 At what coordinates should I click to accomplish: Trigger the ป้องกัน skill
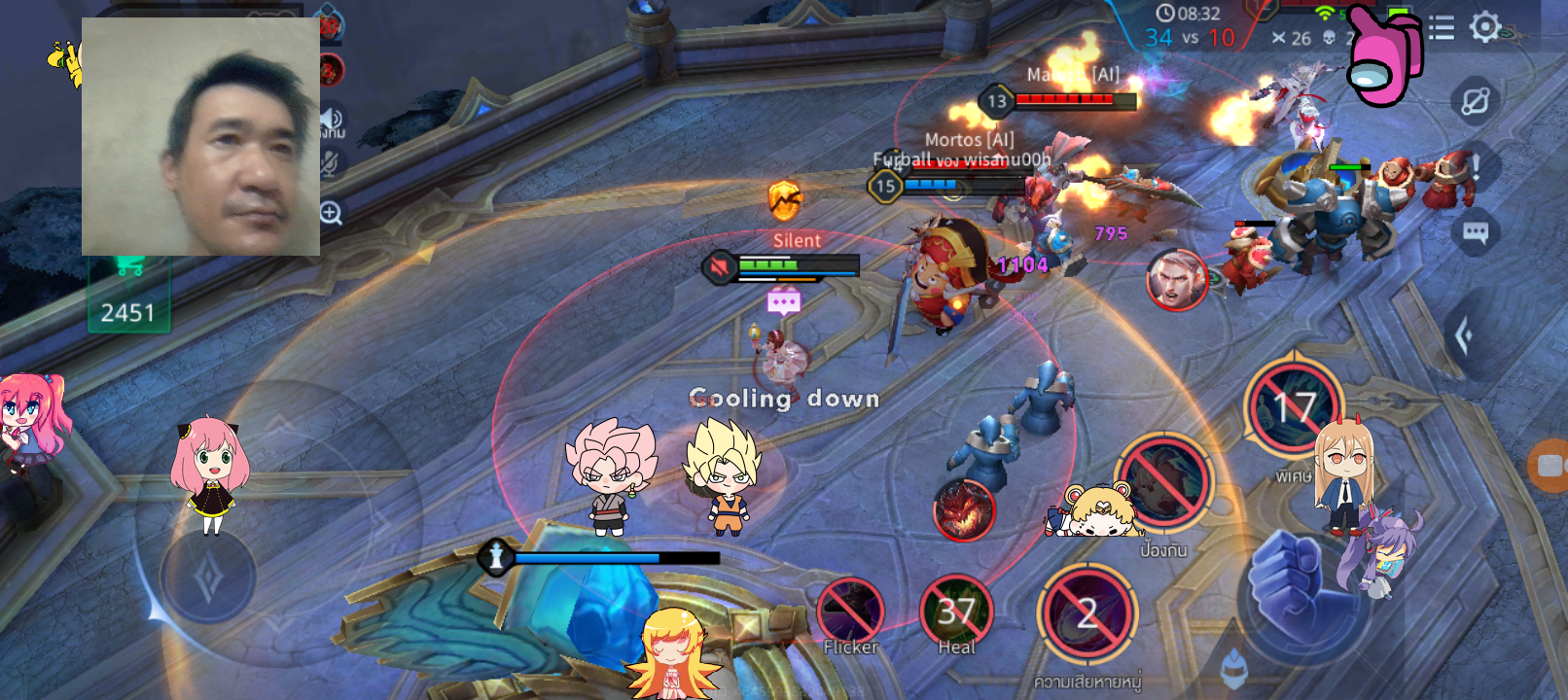pyautogui.click(x=1164, y=483)
